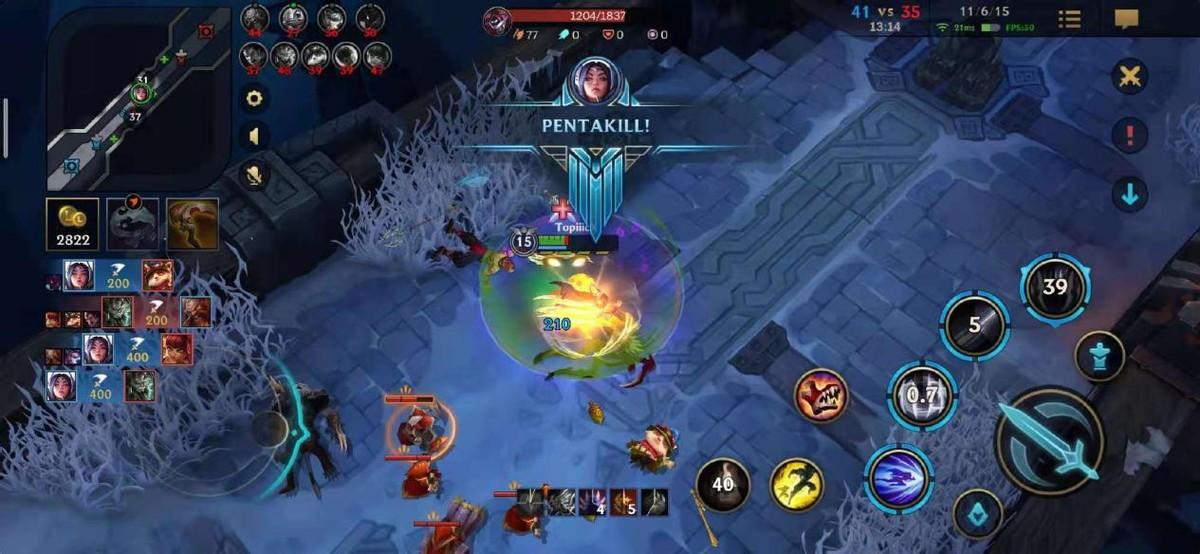
Task: Open the shop via the 2822 gold button
Action: 72,224
